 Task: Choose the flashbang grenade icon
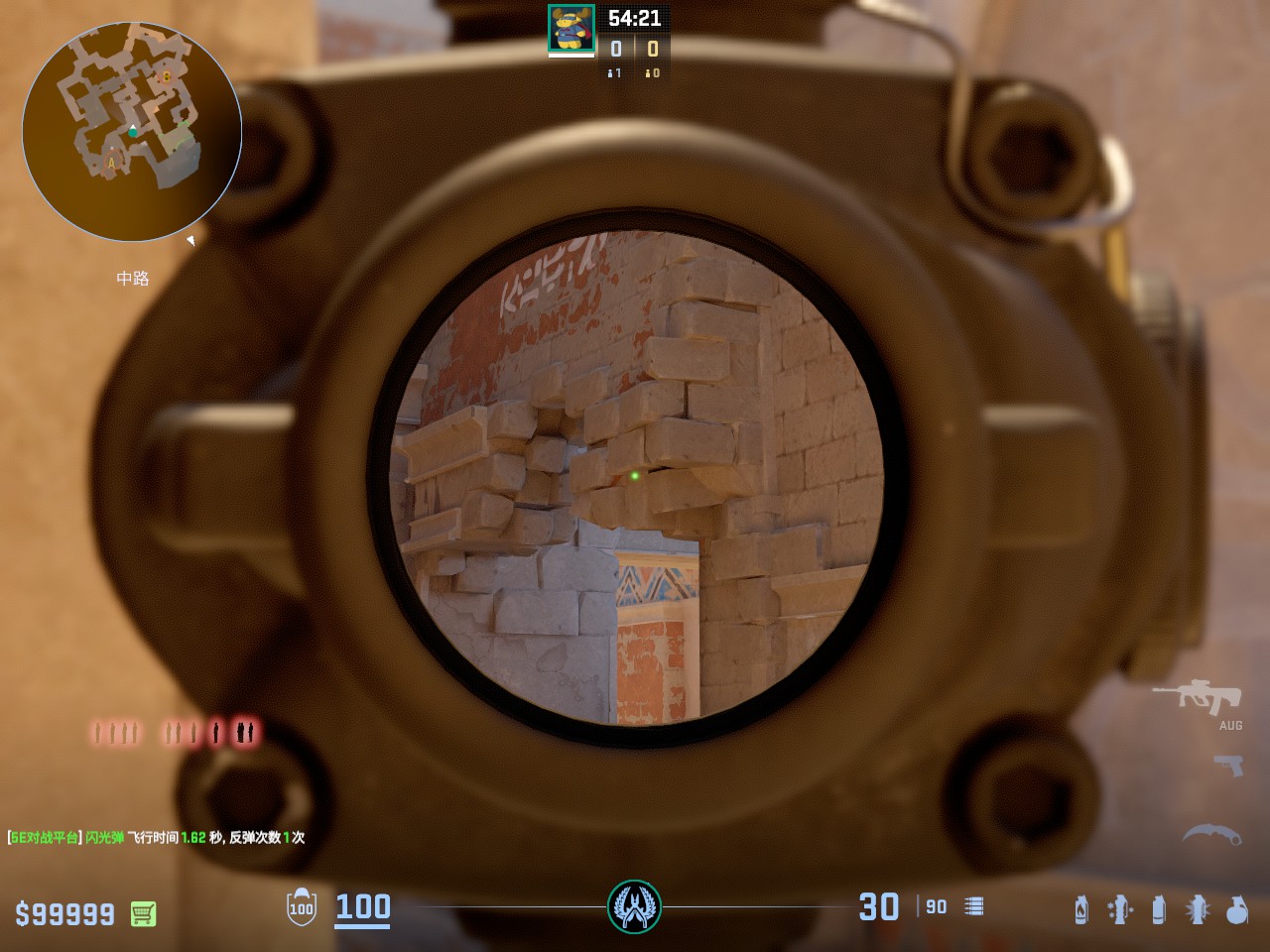pyautogui.click(x=1199, y=909)
